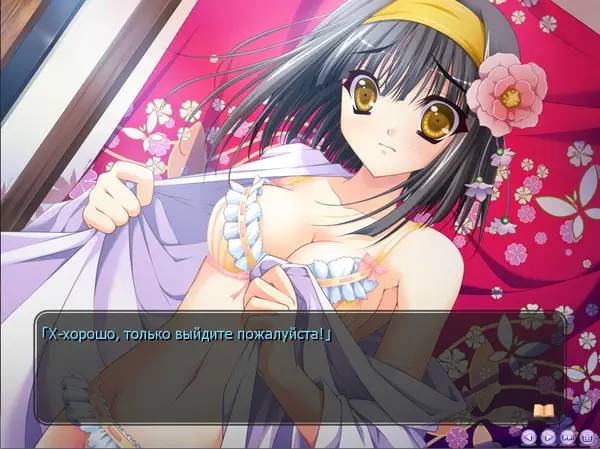The width and height of the screenshot is (600, 449).
Task: Start auto-play with the play arrow button
Action: coord(548,436)
